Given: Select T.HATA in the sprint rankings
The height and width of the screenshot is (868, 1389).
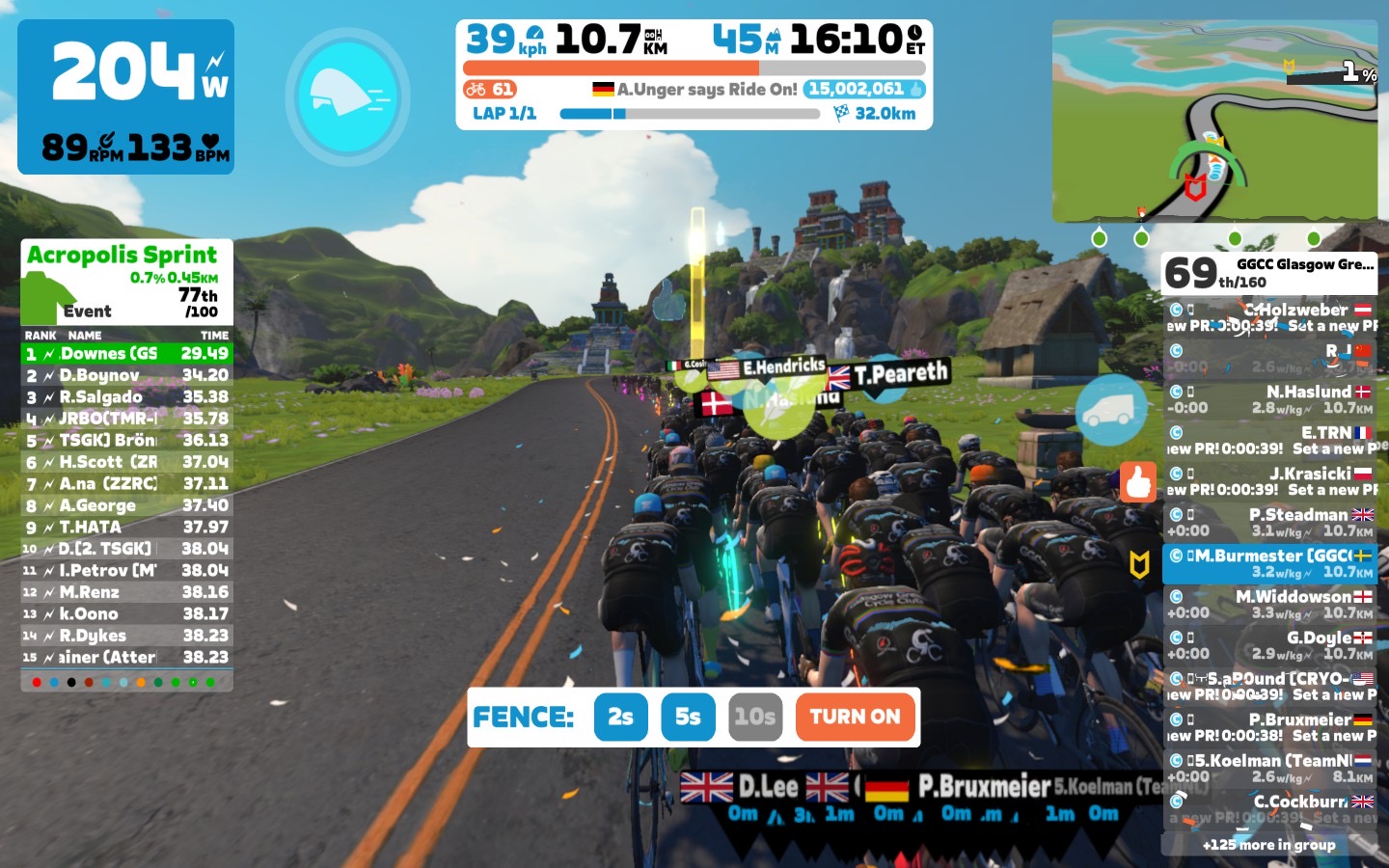Looking at the screenshot, I should (126, 528).
